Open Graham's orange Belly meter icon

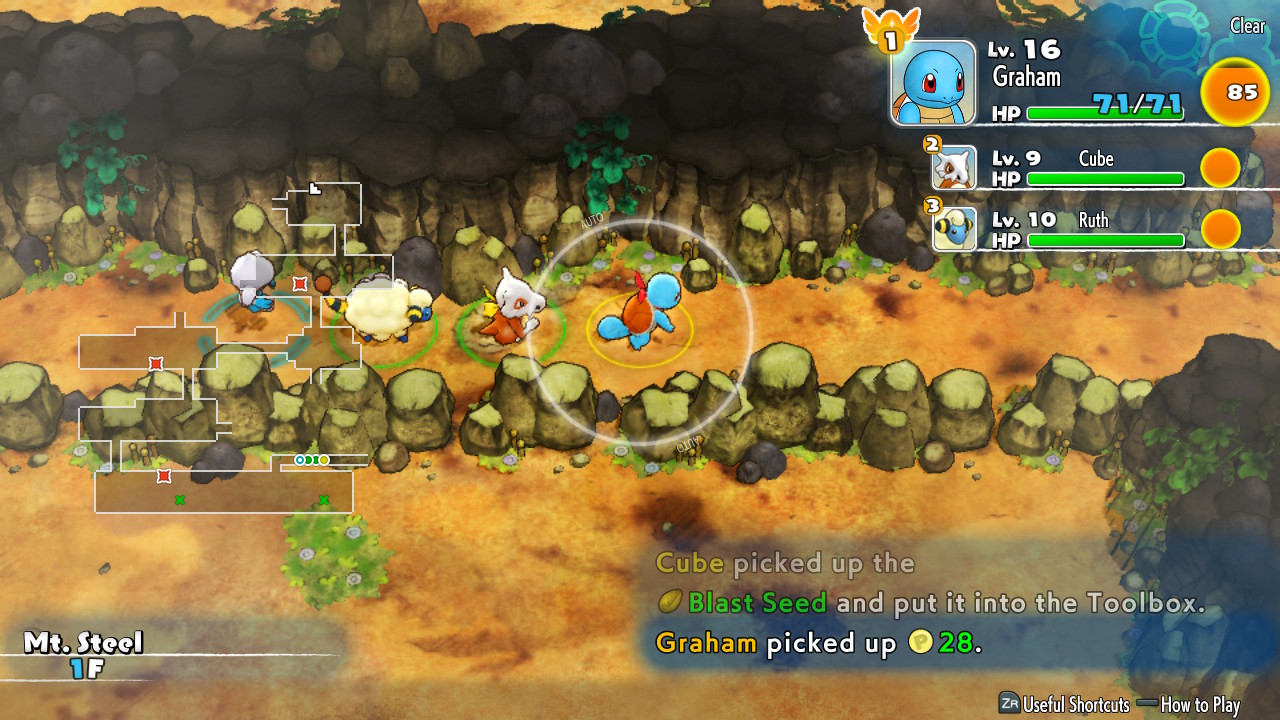(x=1236, y=92)
